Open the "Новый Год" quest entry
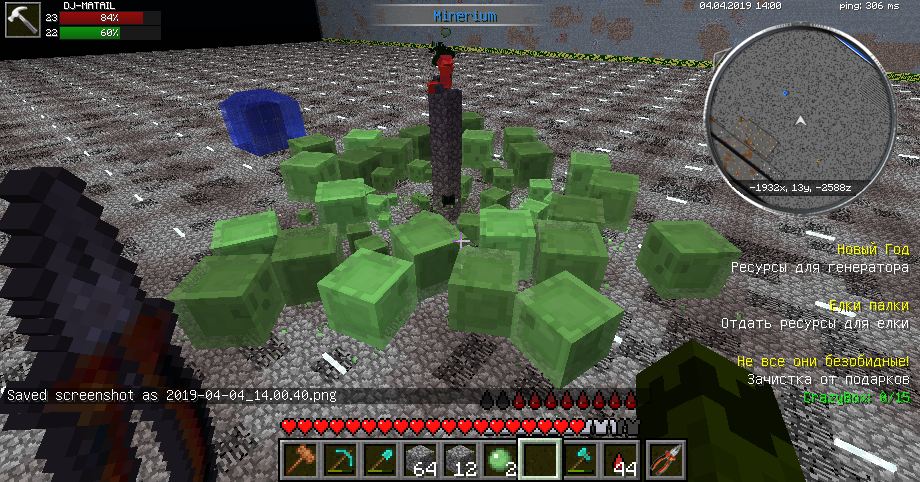The width and height of the screenshot is (920, 482). (x=872, y=249)
